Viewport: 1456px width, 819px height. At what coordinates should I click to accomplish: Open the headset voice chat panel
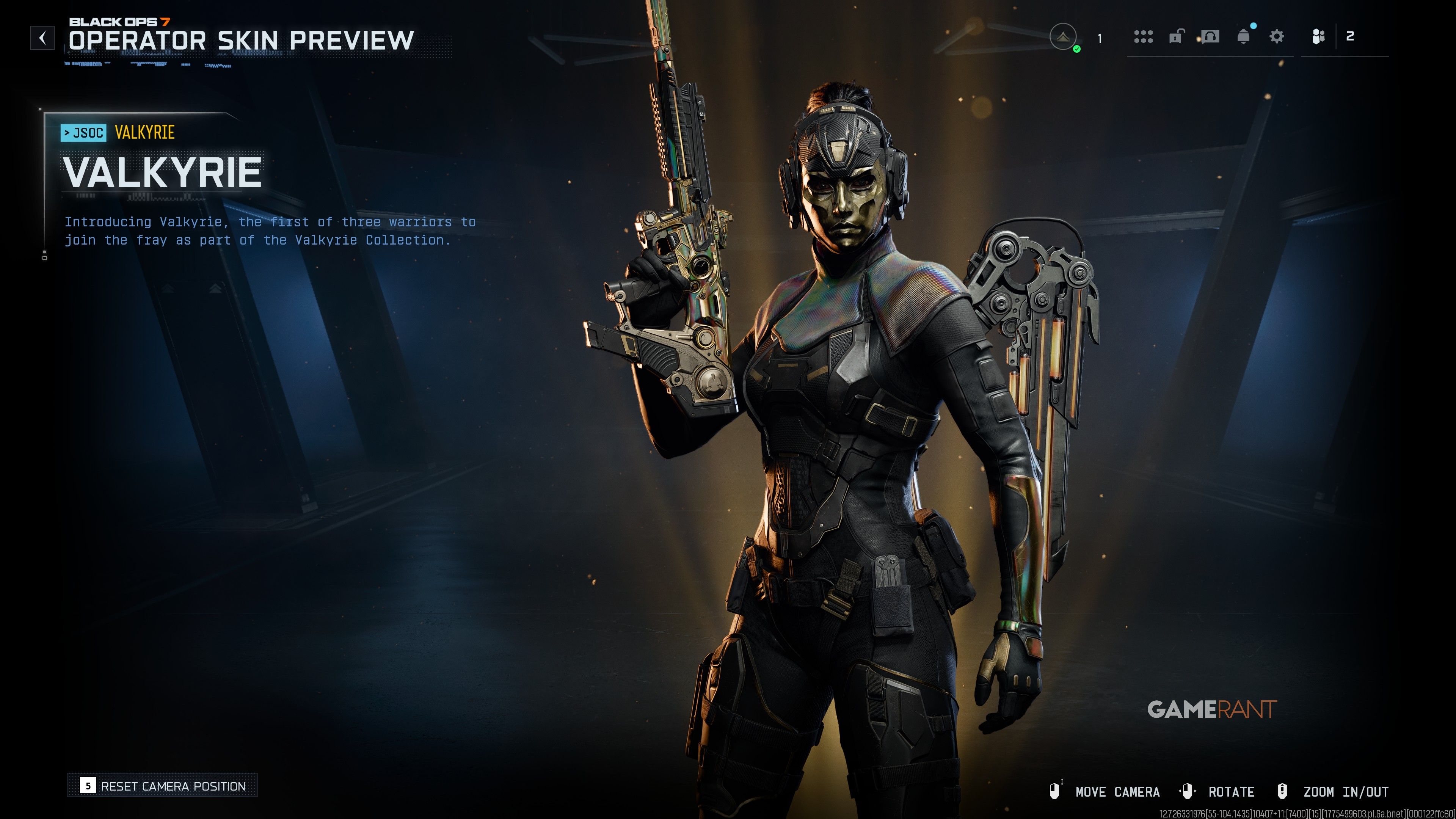click(1210, 37)
